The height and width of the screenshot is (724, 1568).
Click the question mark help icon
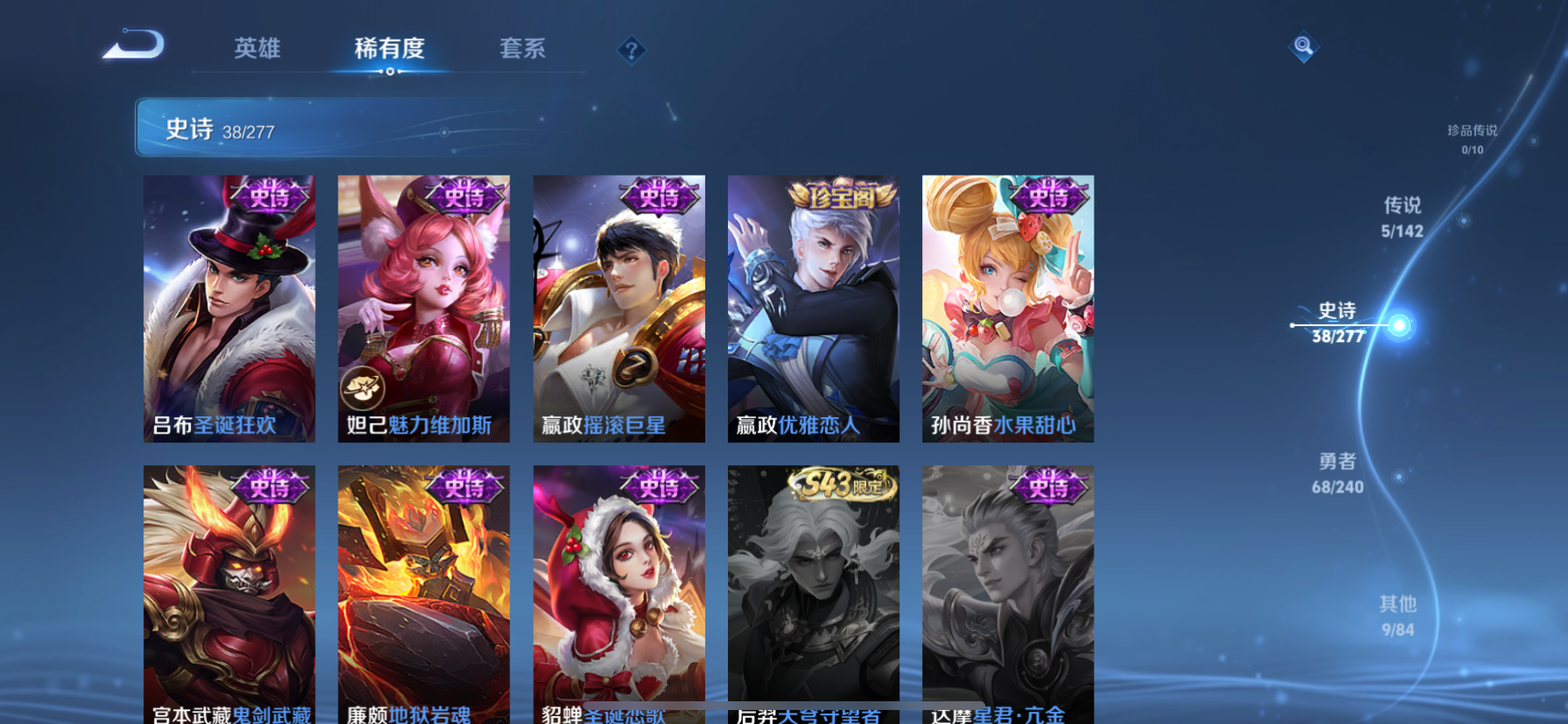632,50
